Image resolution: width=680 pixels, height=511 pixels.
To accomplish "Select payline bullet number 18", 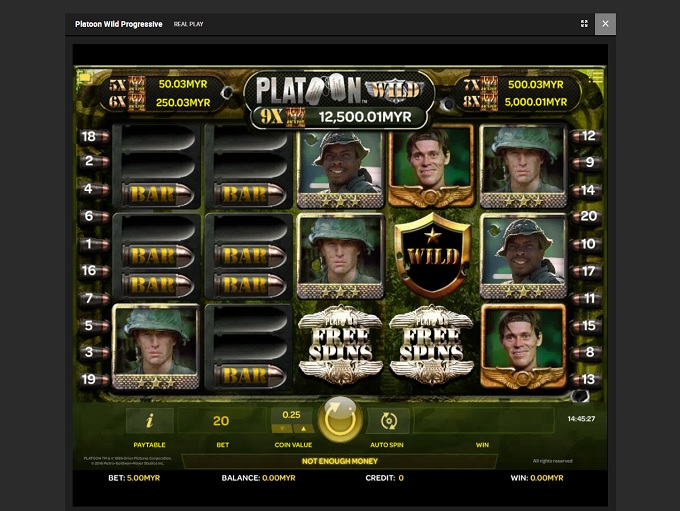I will 90,136.
